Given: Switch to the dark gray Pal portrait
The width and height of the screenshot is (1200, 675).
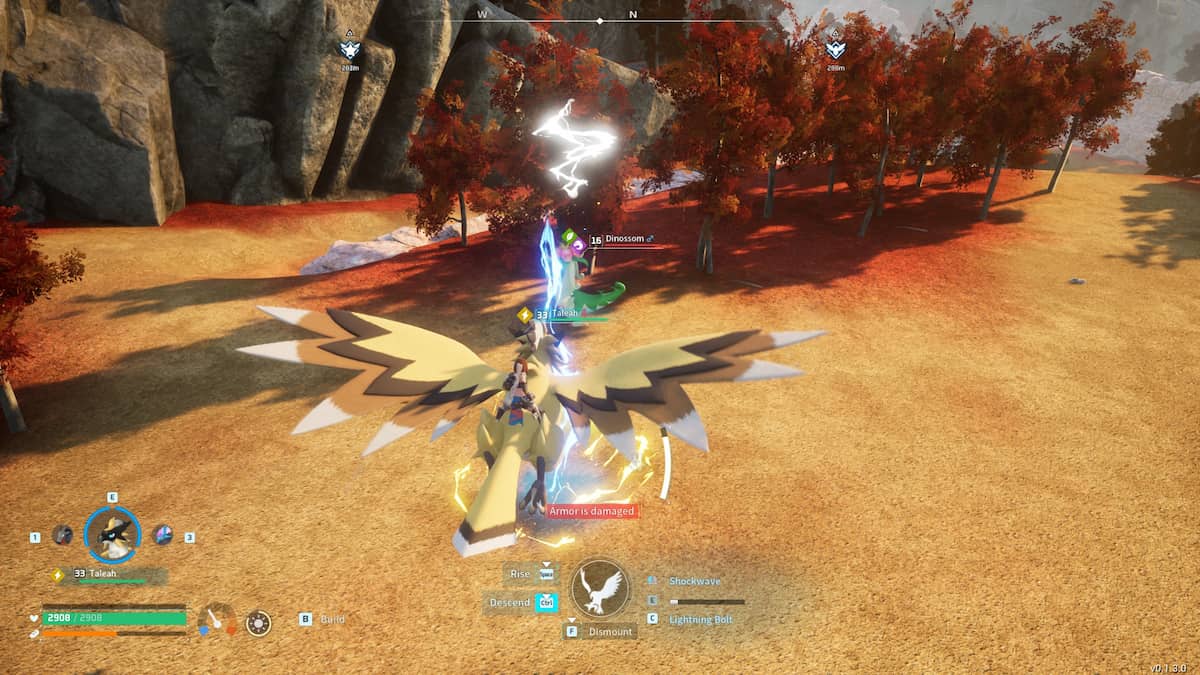Looking at the screenshot, I should click(62, 535).
